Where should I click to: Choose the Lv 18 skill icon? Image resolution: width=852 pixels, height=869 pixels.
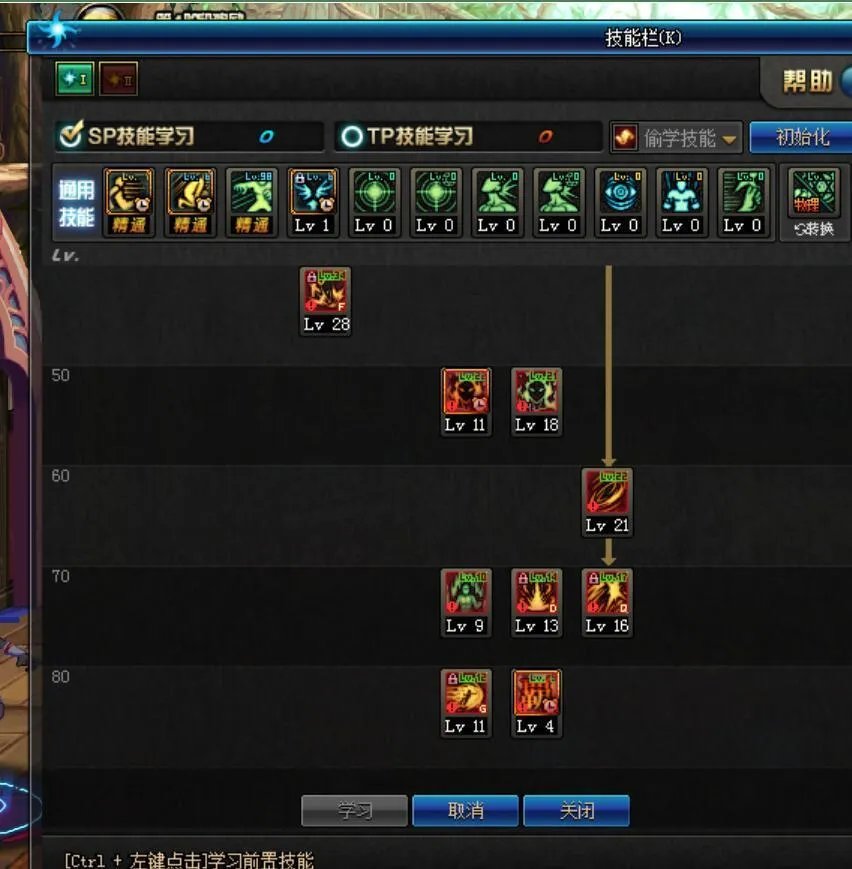537,392
